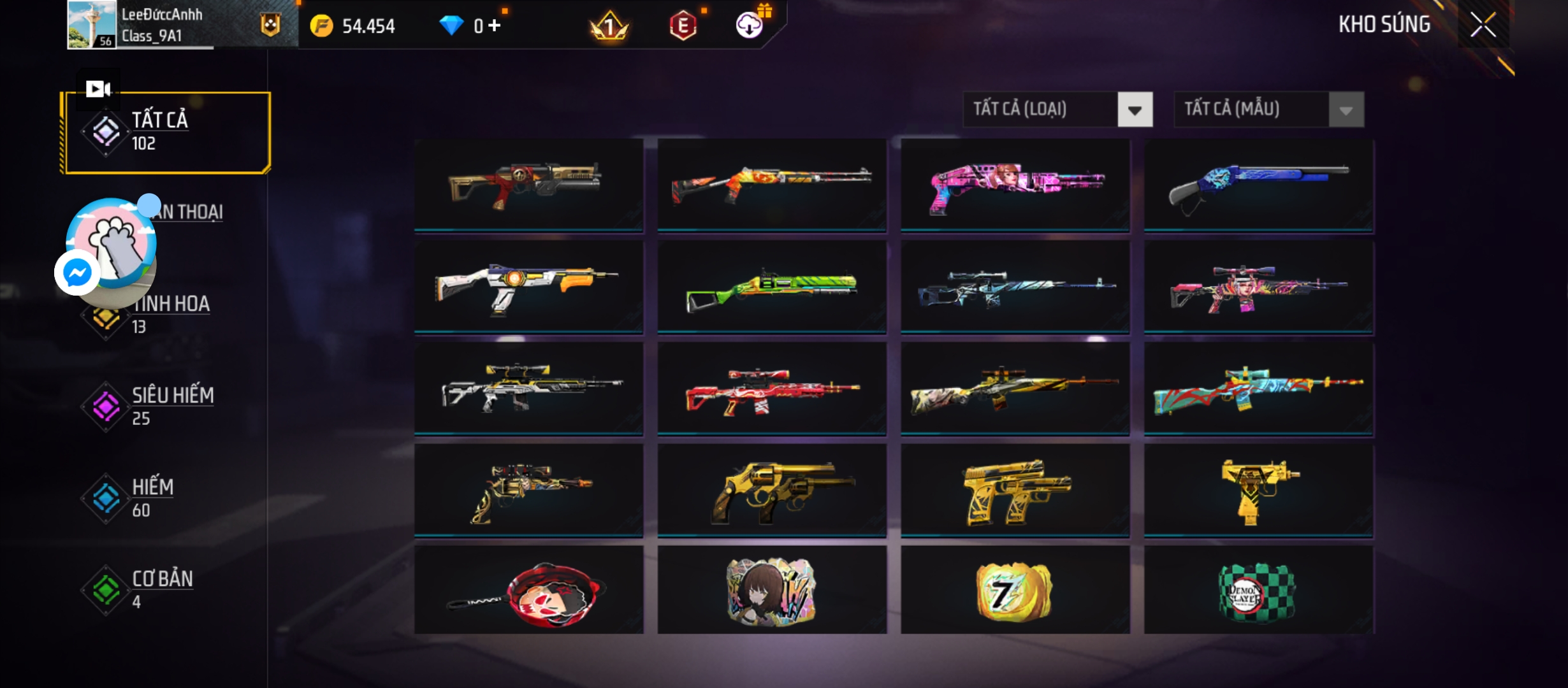The image size is (1568, 688).
Task: Pick the blue dragon sawed-off shotgun
Action: pos(1258,185)
